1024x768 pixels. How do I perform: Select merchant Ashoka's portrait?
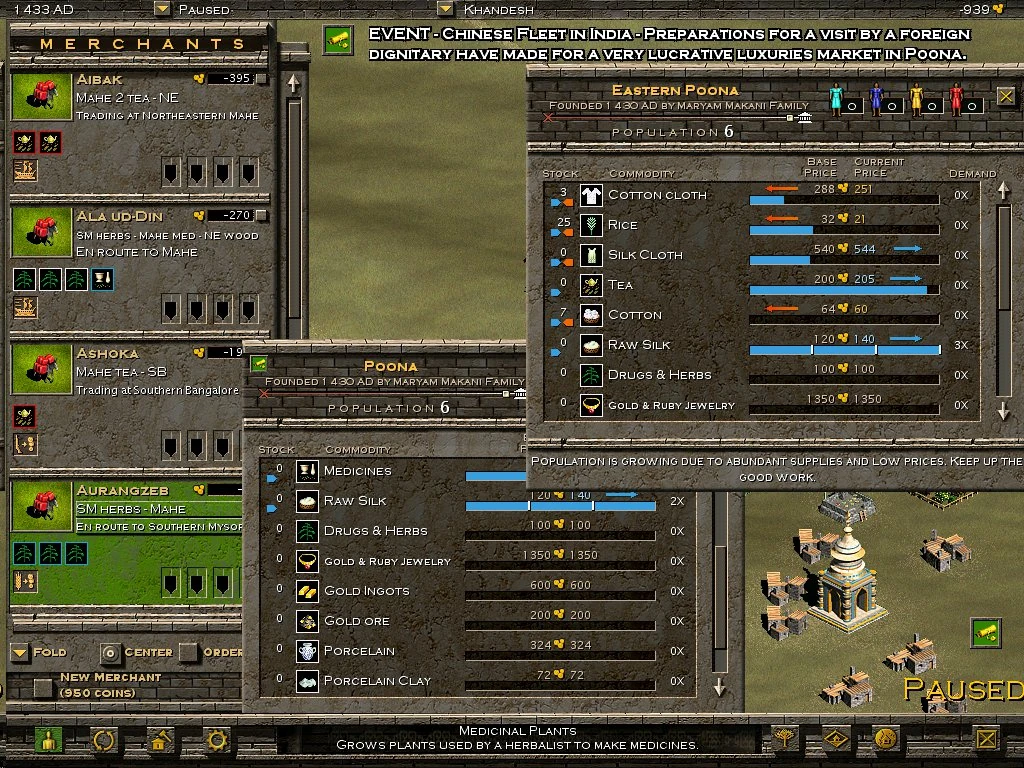(x=41, y=370)
